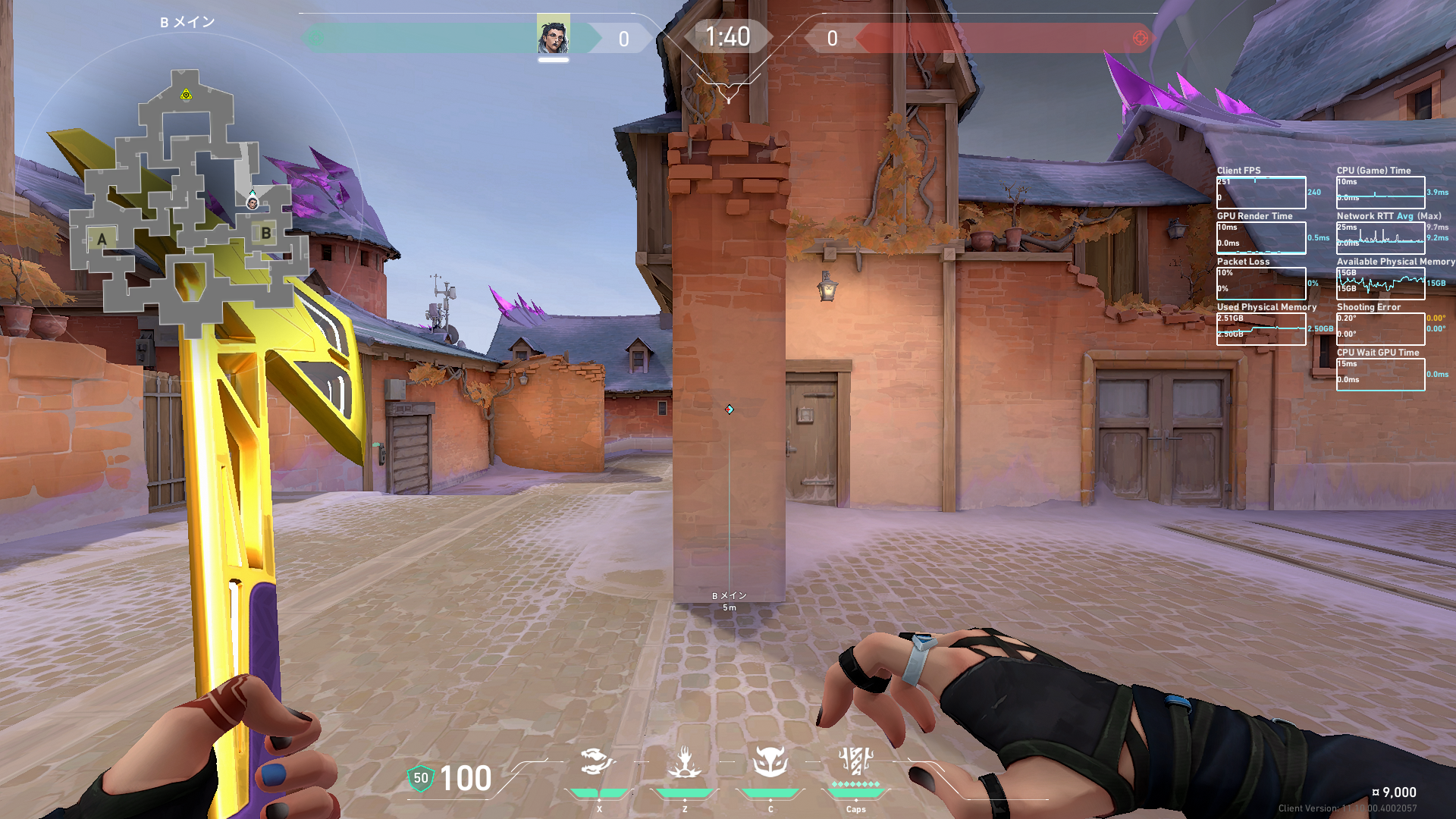
Task: Select the B site label on minimap
Action: click(x=266, y=233)
